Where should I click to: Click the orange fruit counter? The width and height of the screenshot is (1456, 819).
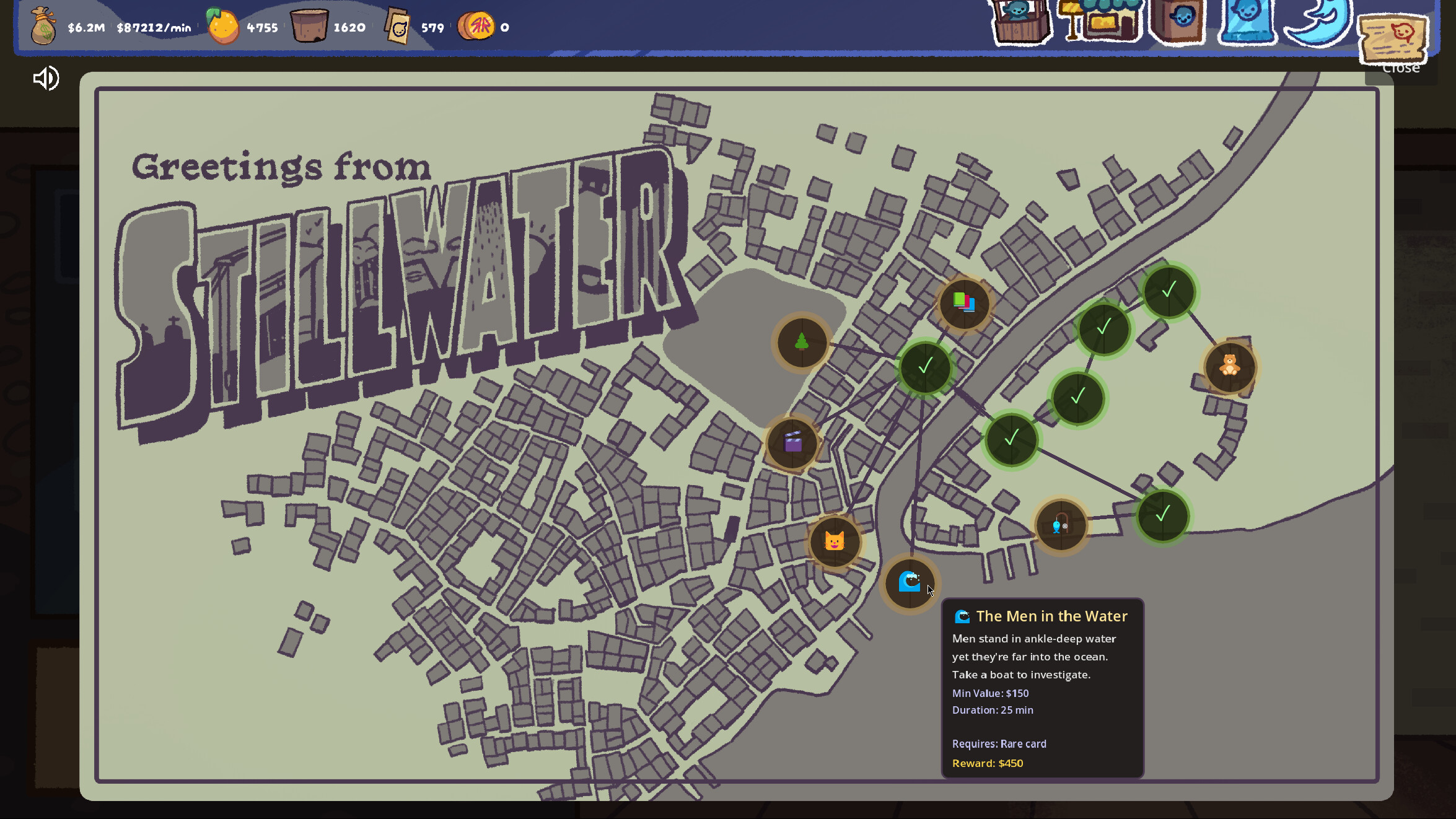[x=221, y=26]
